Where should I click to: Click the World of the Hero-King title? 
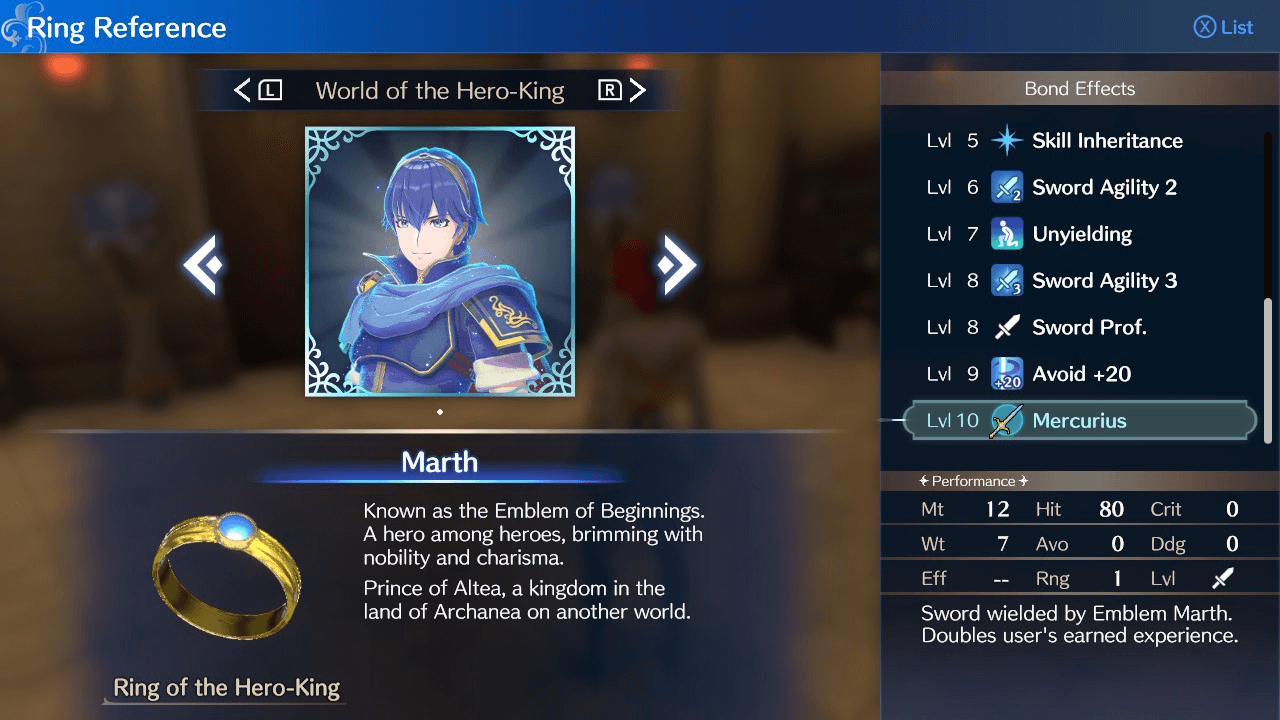(x=440, y=90)
